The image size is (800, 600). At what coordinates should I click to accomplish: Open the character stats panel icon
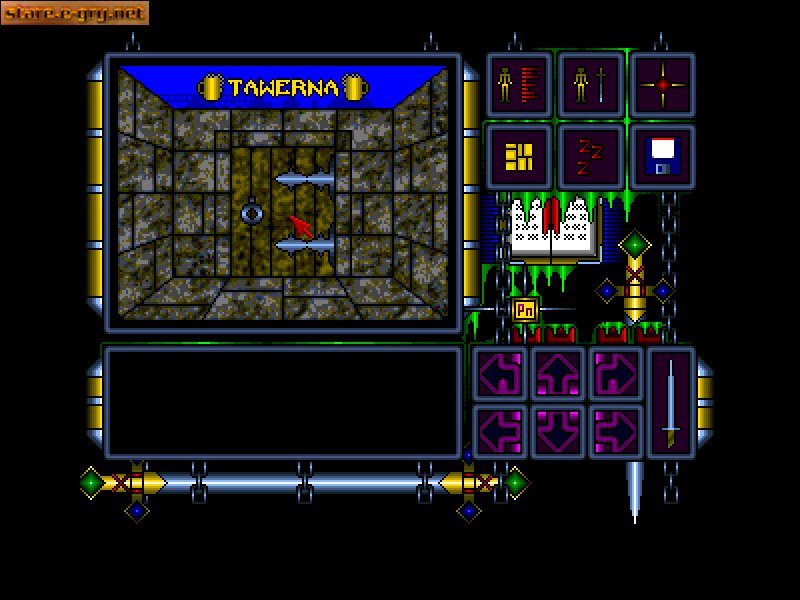coord(519,86)
